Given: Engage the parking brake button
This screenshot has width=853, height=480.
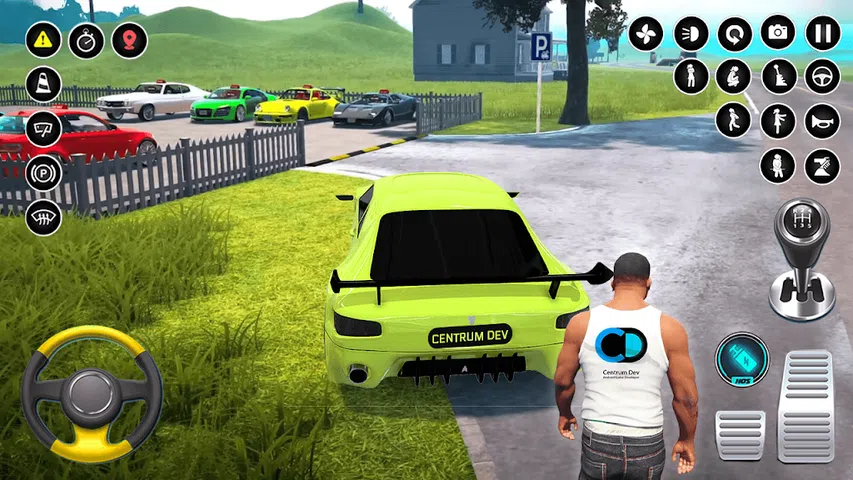Looking at the screenshot, I should click(43, 173).
